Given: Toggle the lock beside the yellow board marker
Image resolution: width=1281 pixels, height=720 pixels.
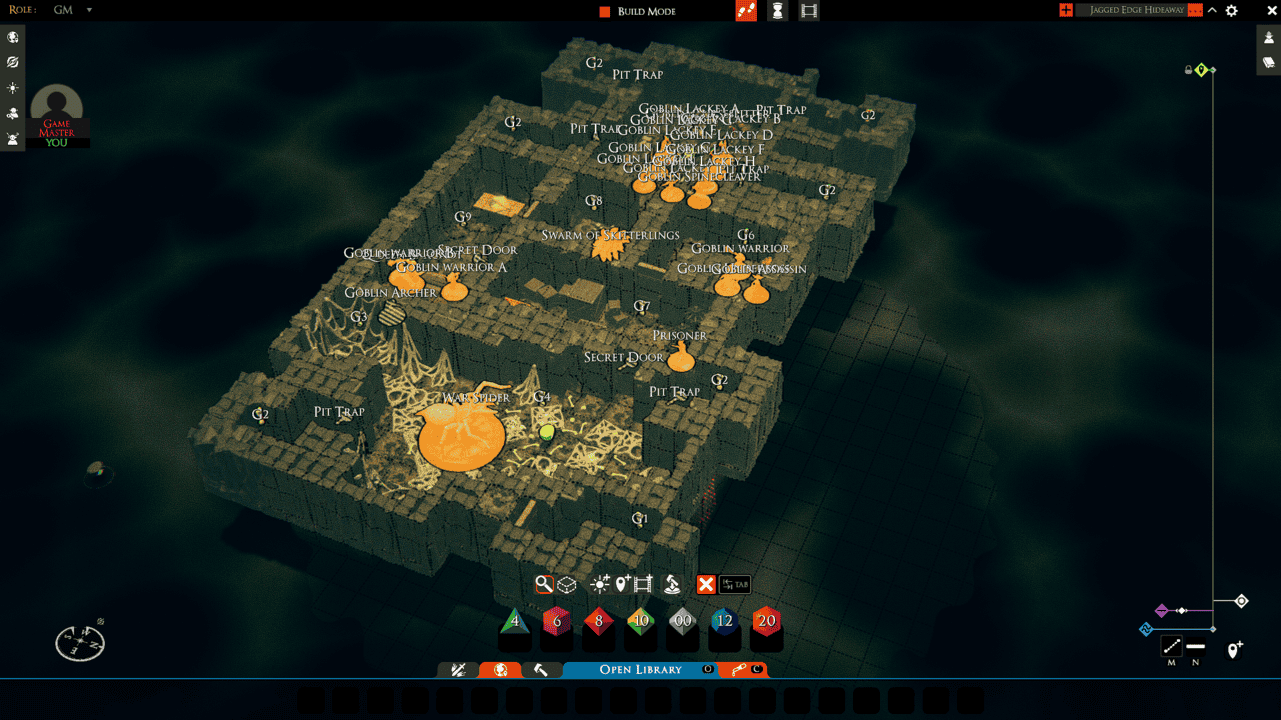Looking at the screenshot, I should click(x=1188, y=69).
